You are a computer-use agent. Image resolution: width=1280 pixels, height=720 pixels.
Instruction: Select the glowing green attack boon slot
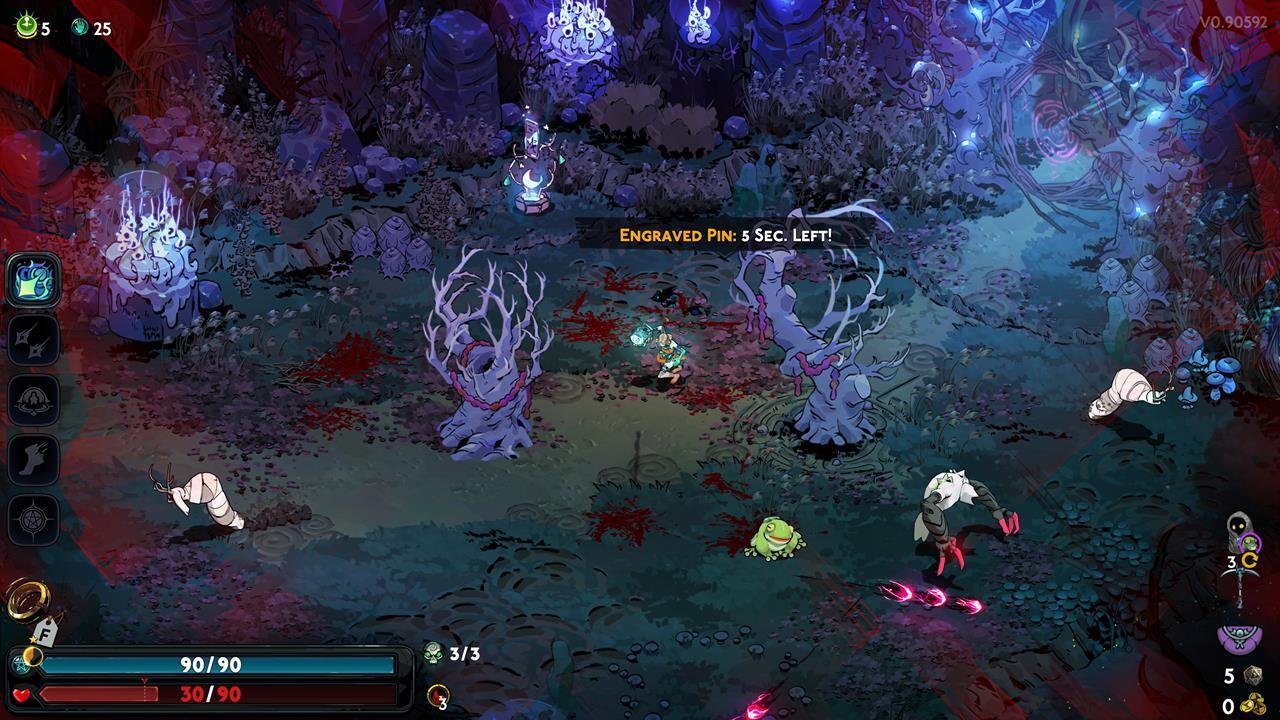(34, 281)
